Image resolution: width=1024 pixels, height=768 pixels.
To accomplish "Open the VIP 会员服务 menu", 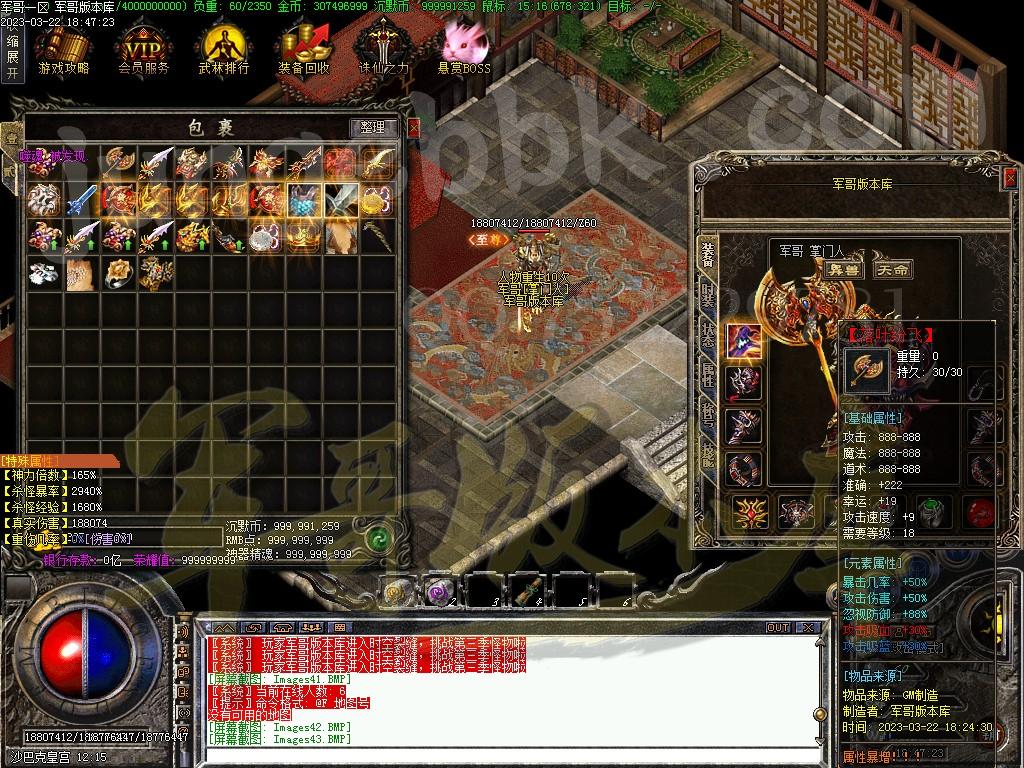I will coord(143,50).
